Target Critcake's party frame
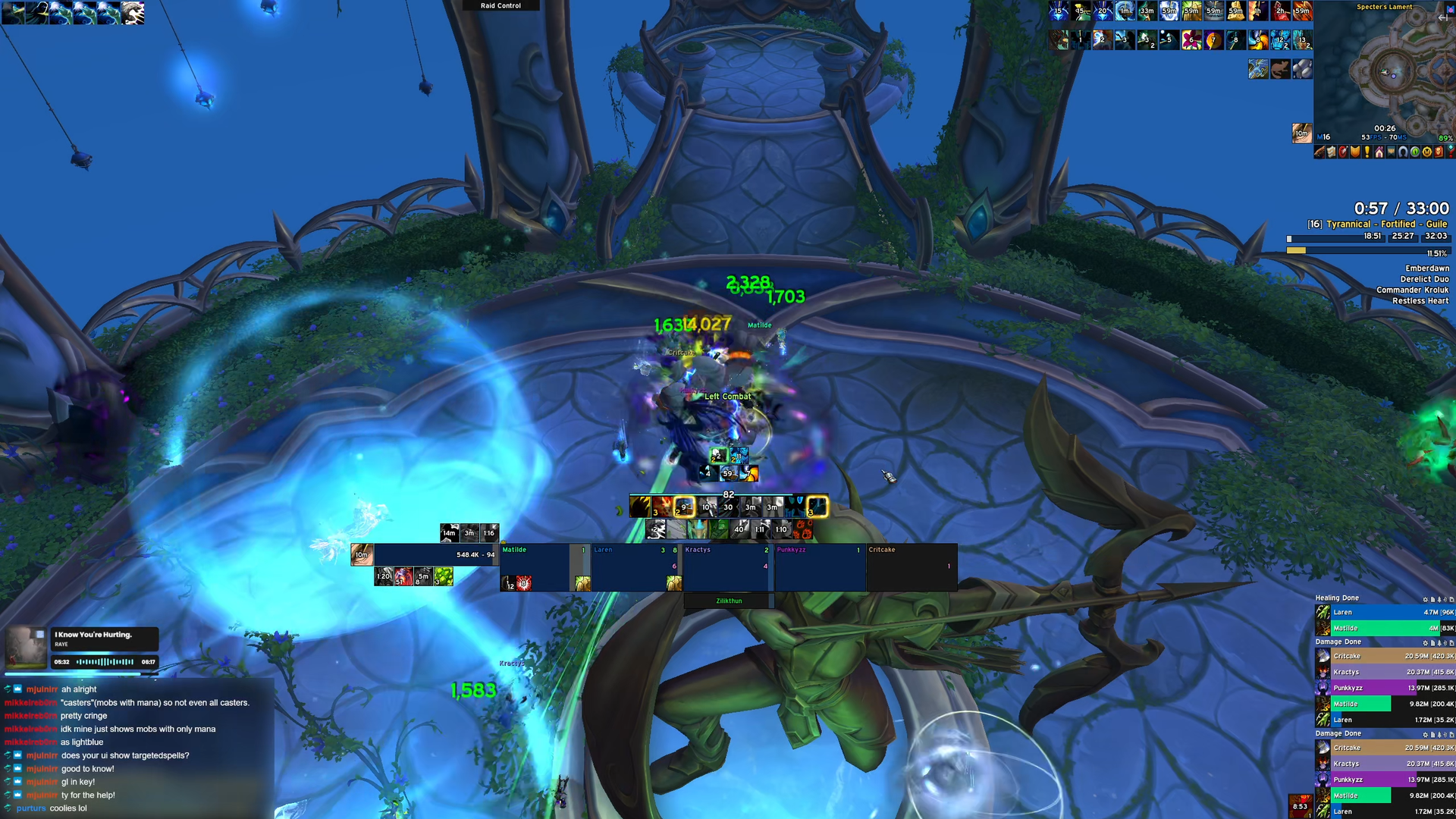1456x819 pixels. 912,565
